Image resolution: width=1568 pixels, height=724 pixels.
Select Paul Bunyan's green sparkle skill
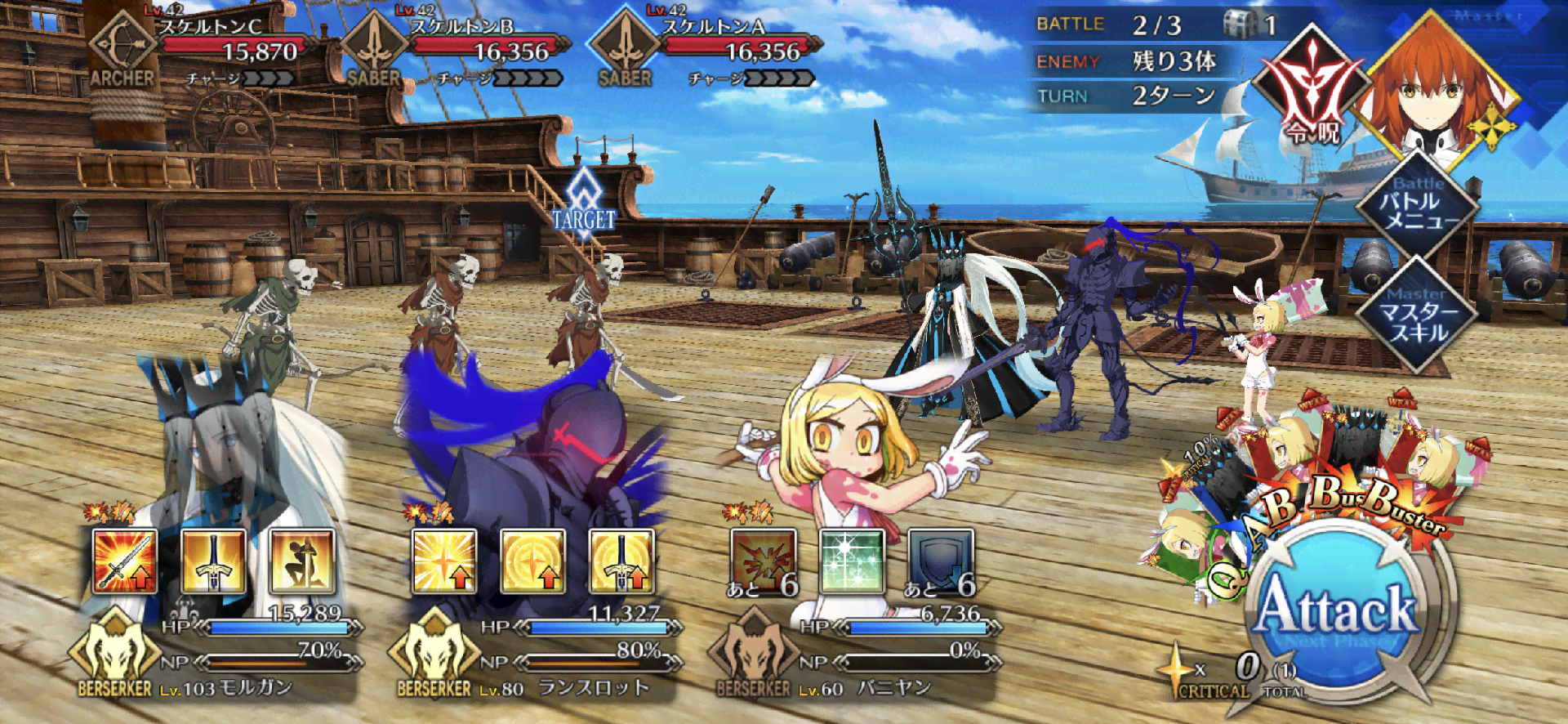(x=852, y=561)
